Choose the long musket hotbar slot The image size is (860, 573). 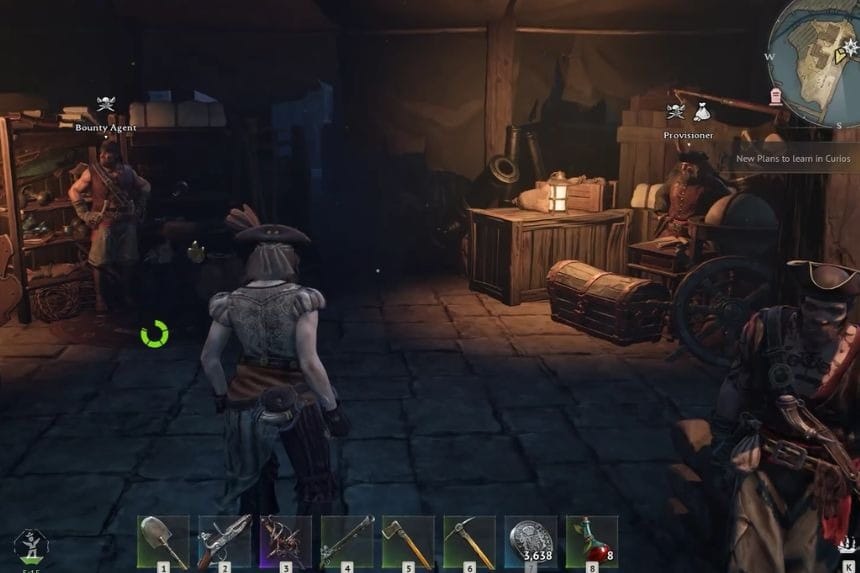click(x=347, y=541)
